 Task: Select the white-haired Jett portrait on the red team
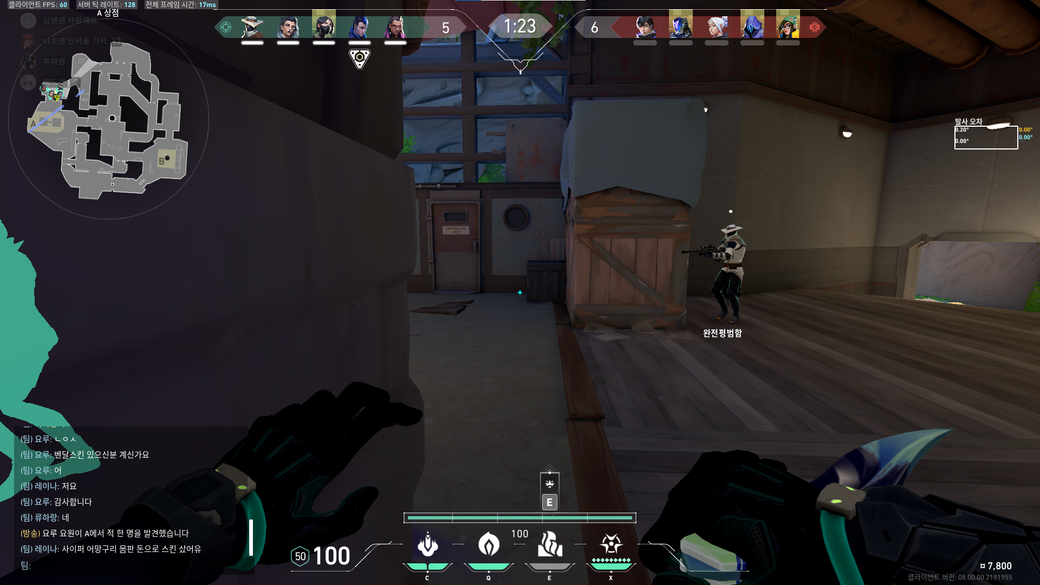(x=717, y=26)
